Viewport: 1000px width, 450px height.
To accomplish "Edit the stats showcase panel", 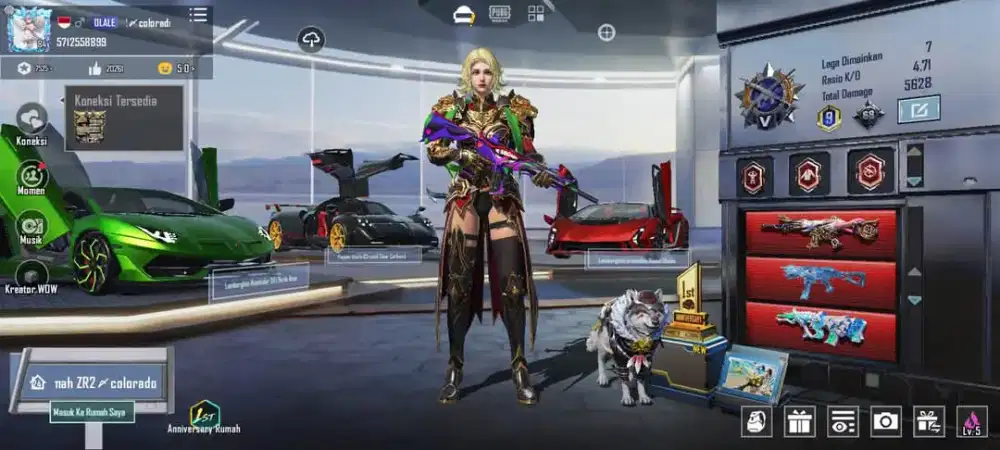I will [x=918, y=108].
